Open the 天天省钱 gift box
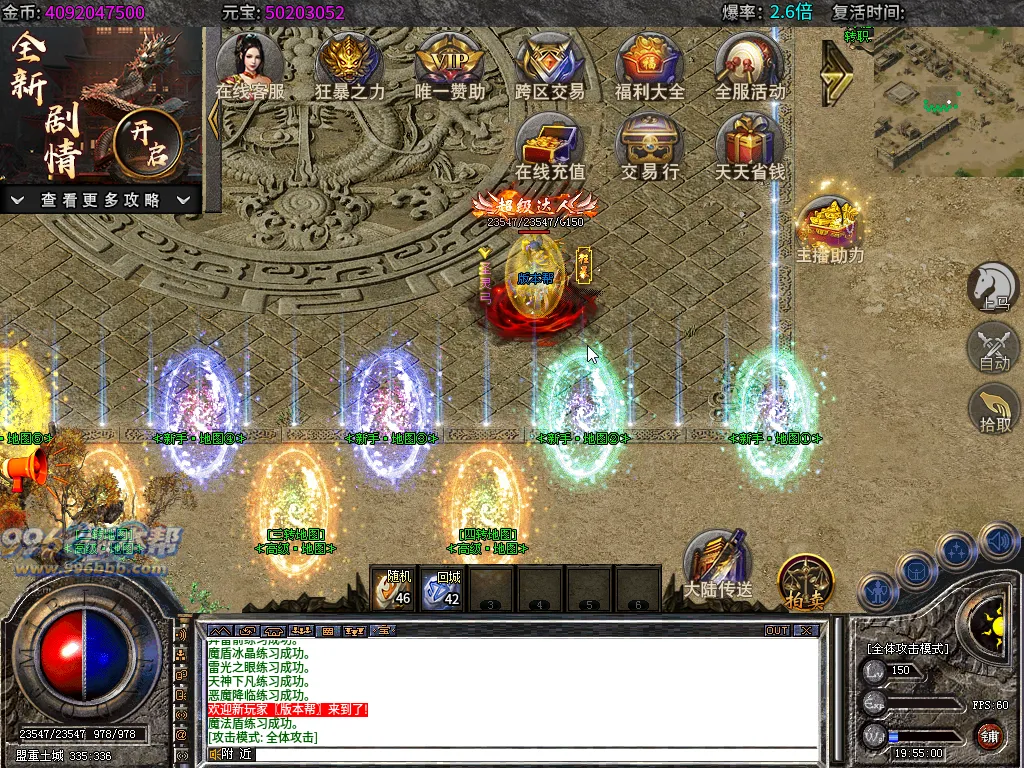The width and height of the screenshot is (1024, 768). click(x=749, y=143)
